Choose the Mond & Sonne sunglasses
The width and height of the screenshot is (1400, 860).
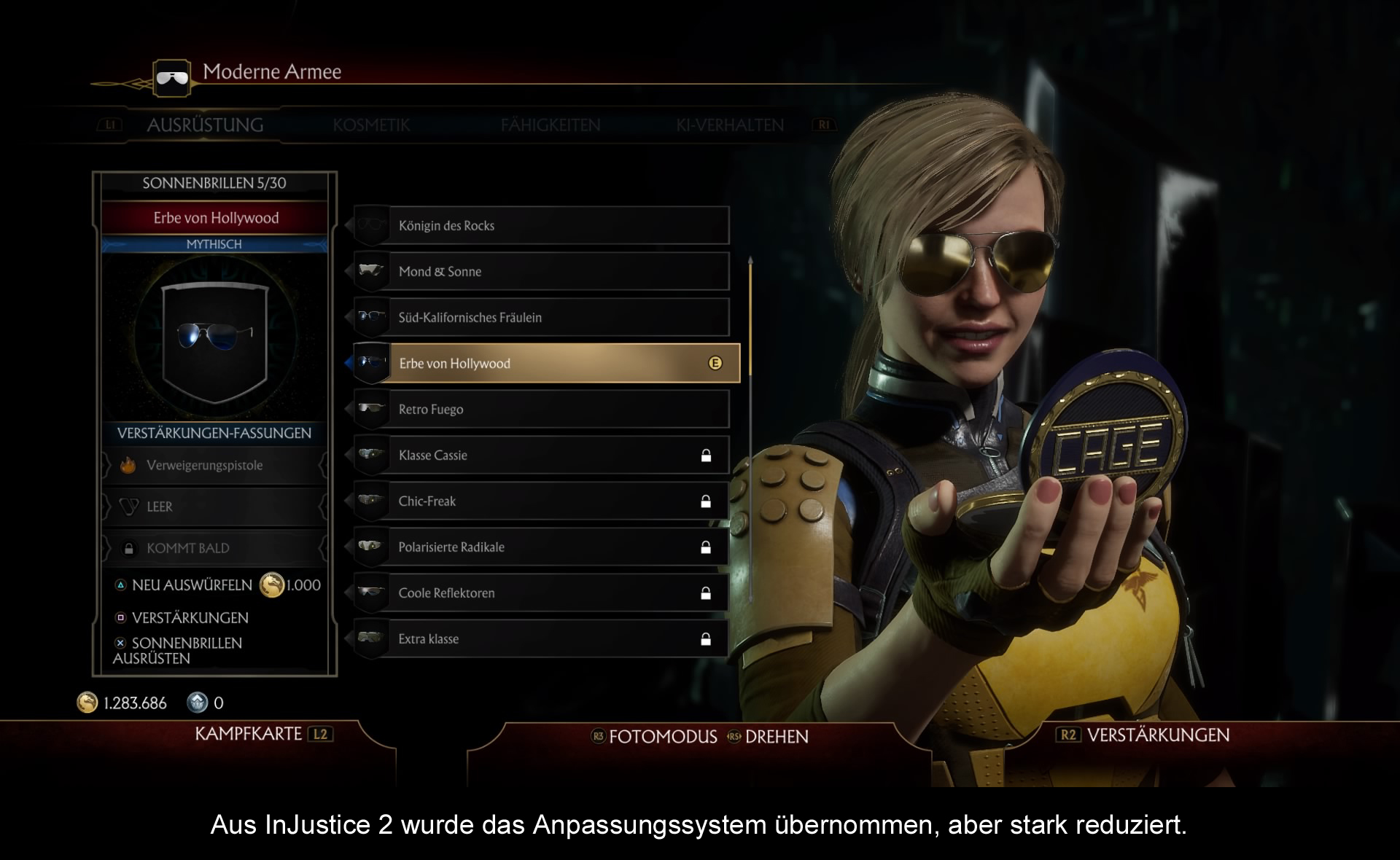(541, 272)
